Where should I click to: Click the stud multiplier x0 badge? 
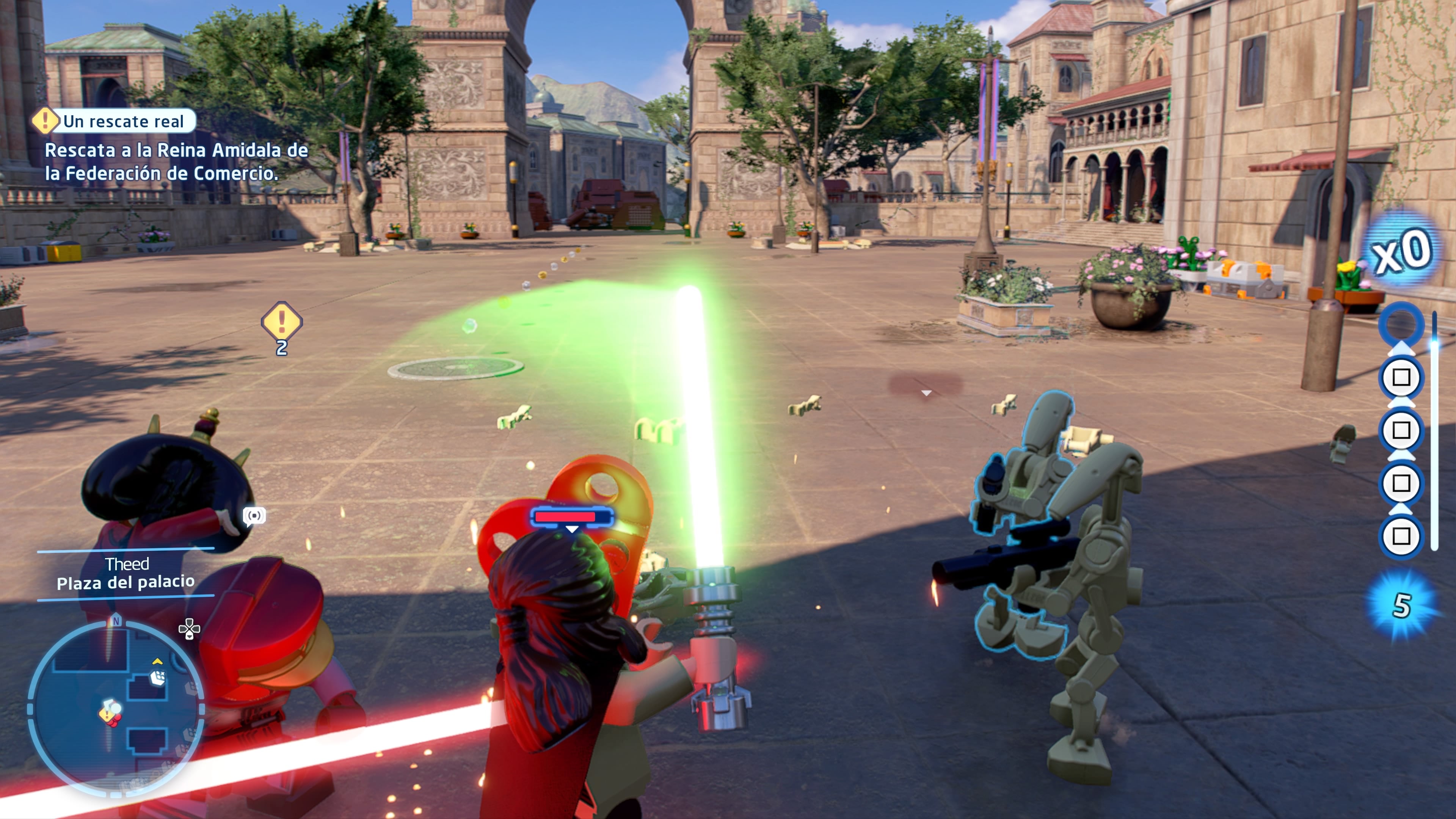(x=1401, y=251)
